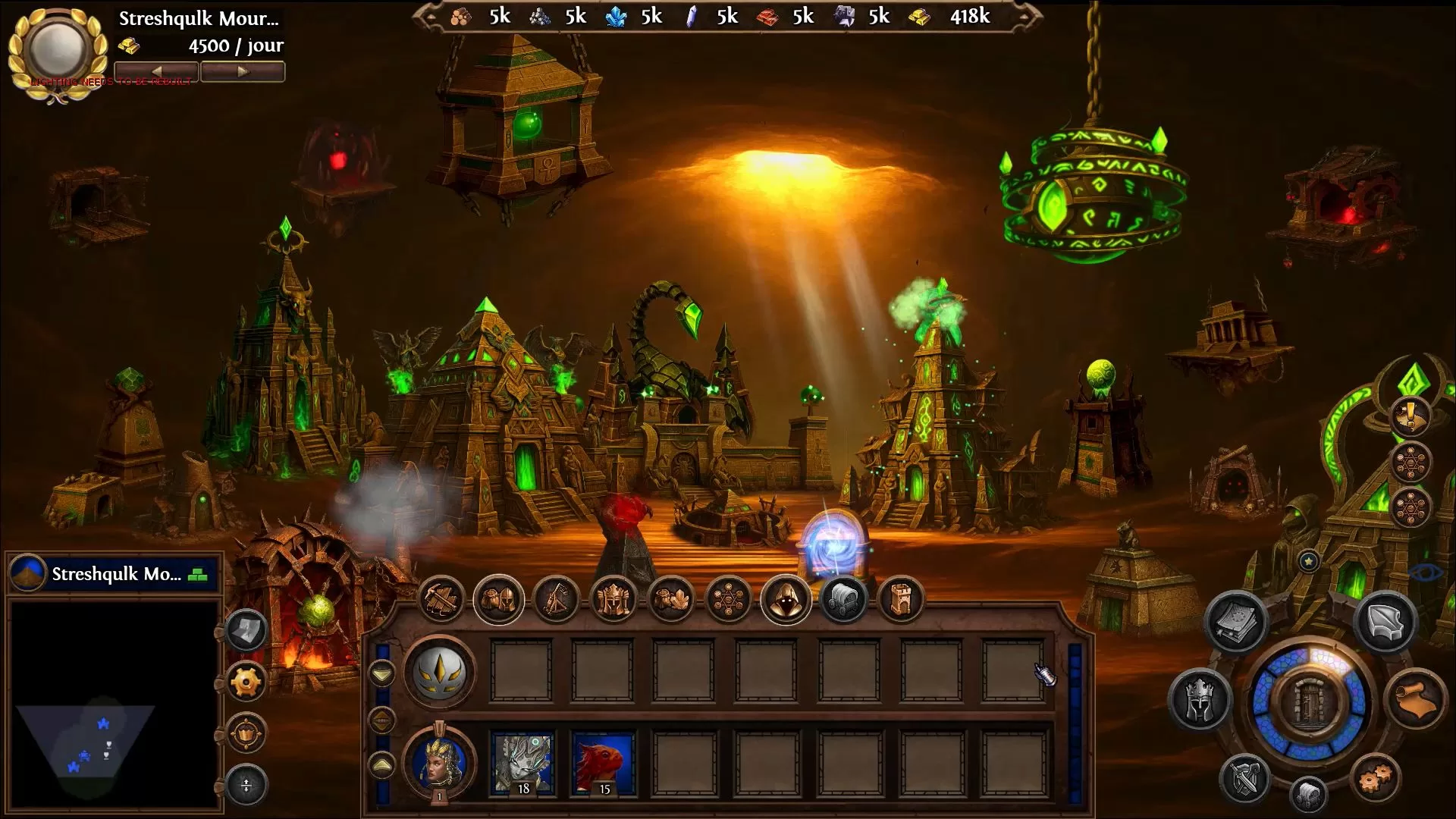Select the grey creature stack of 18
Image resolution: width=1456 pixels, height=819 pixels.
point(522,763)
